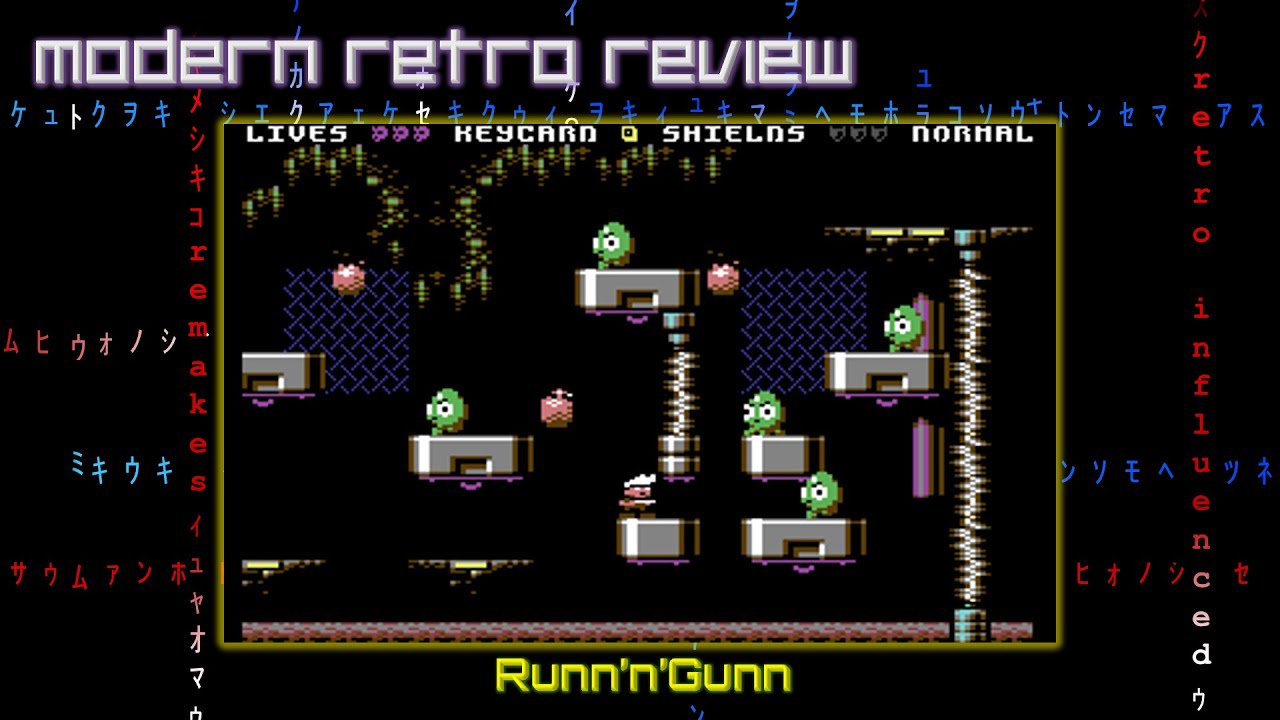This screenshot has width=1280, height=720.
Task: Click the crane structure at the top right
Action: click(905, 232)
